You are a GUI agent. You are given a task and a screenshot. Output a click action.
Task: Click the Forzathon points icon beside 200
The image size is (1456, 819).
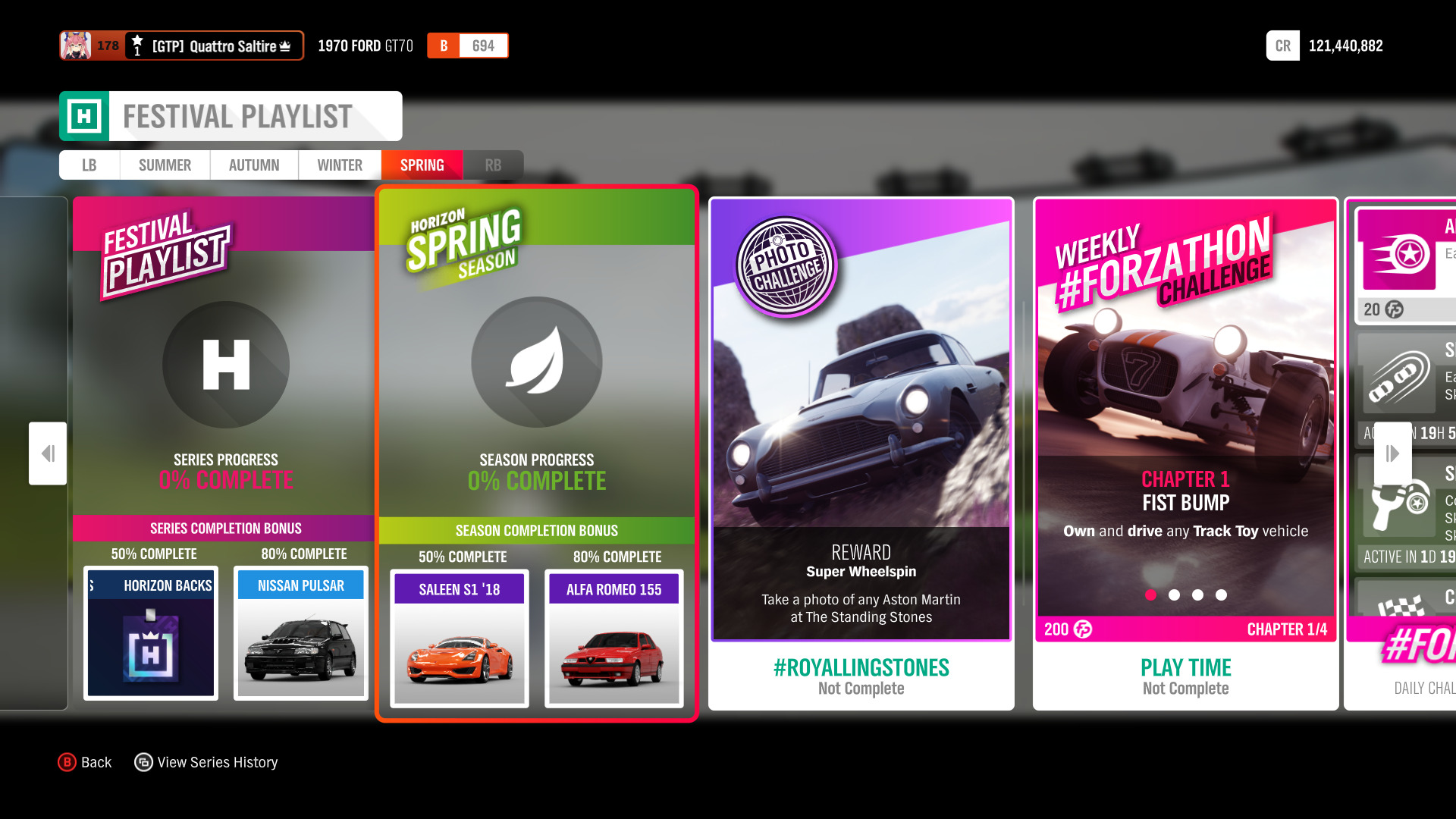click(1083, 629)
